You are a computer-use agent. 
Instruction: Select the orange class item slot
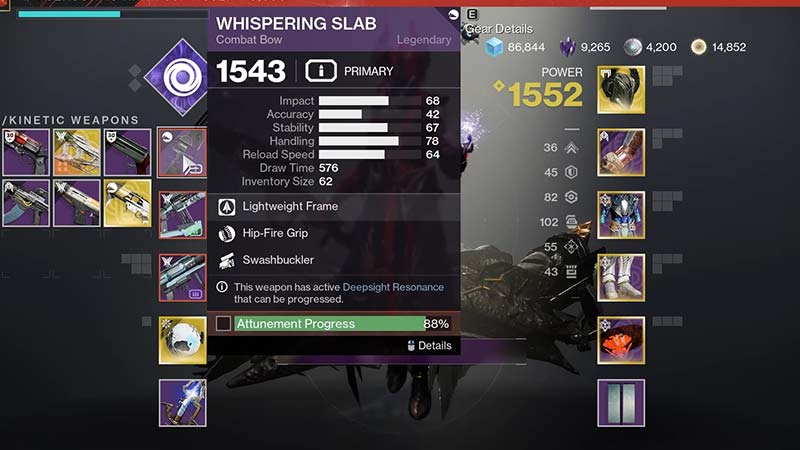(x=621, y=340)
